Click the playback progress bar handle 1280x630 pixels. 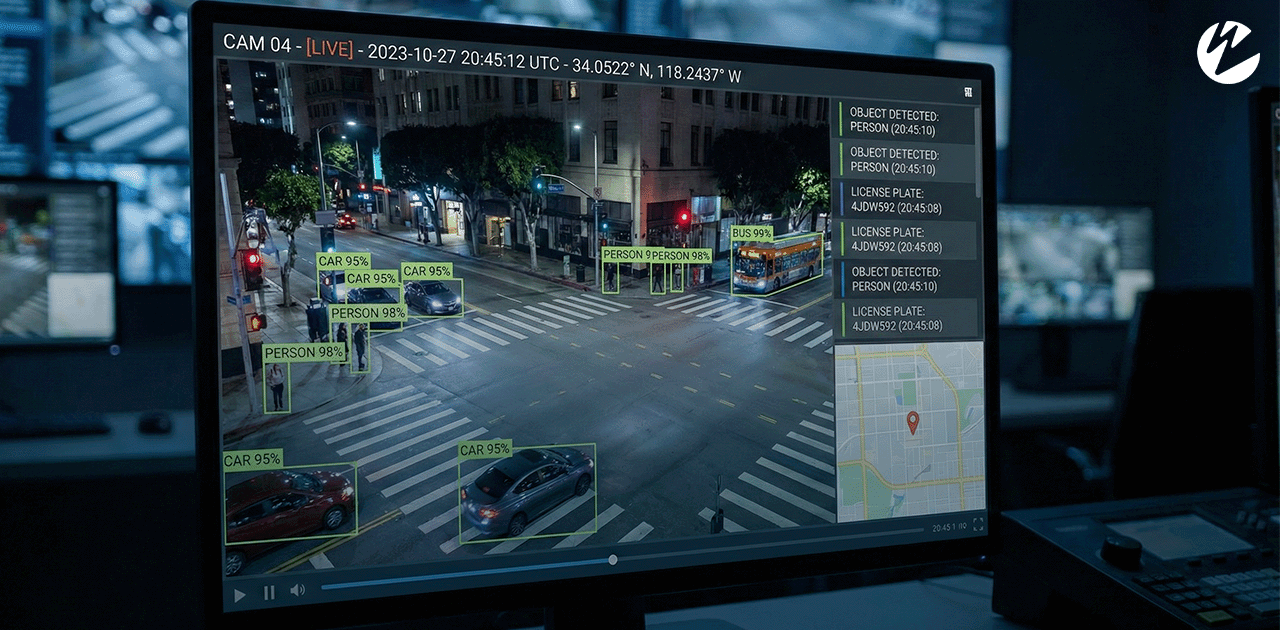[613, 560]
